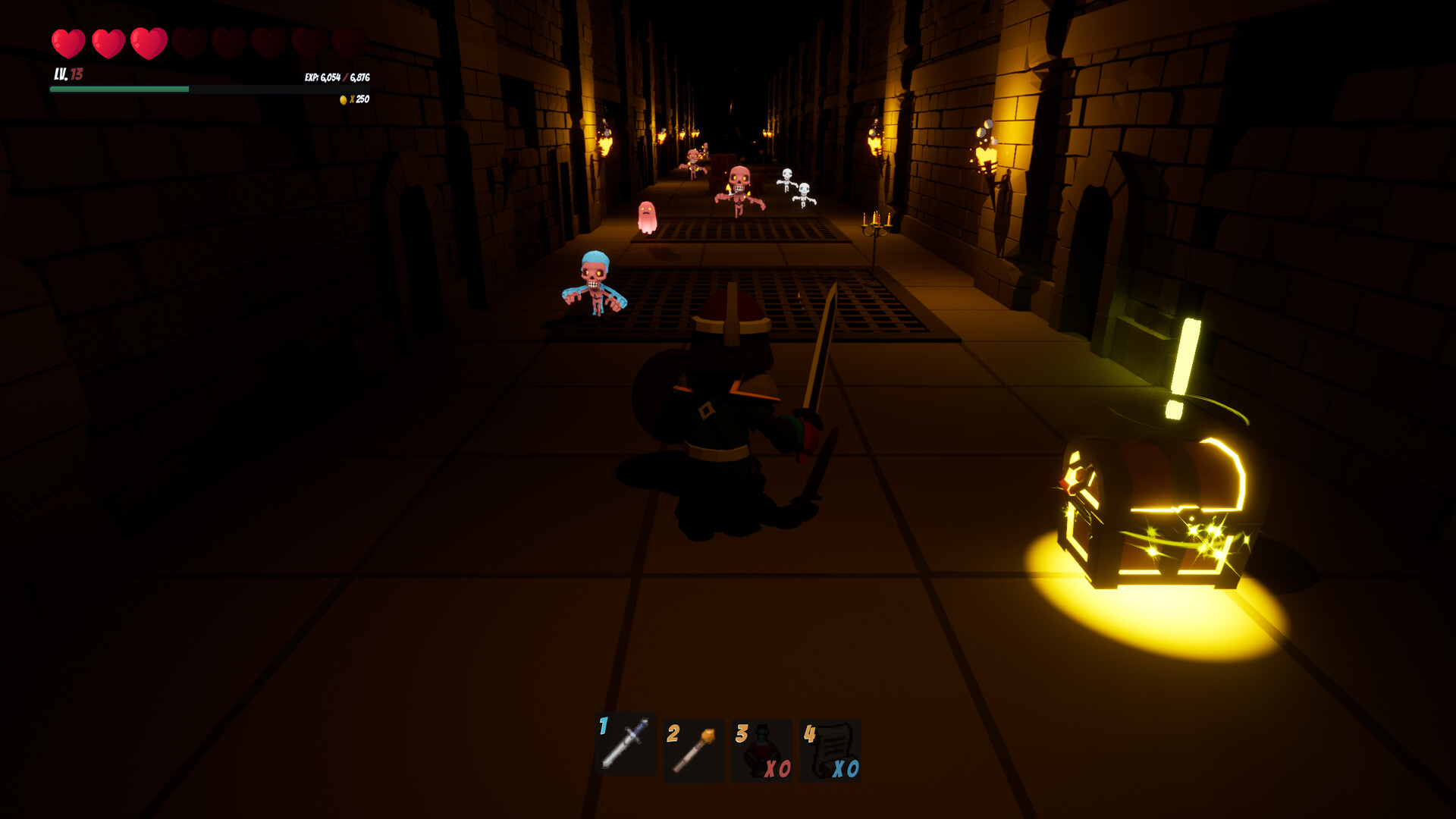Image resolution: width=1456 pixels, height=819 pixels.
Task: Select the torch wand in hotbar slot 2
Action: click(x=692, y=751)
